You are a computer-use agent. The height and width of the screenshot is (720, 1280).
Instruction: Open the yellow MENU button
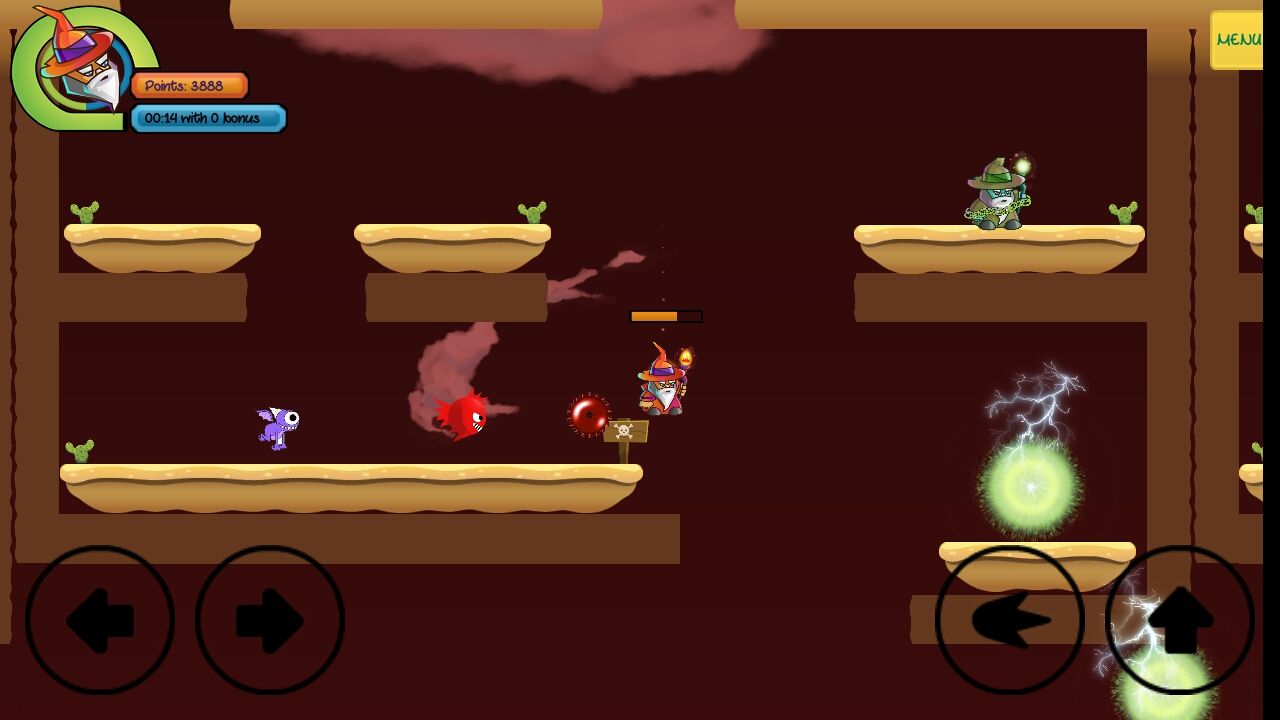tap(1237, 40)
